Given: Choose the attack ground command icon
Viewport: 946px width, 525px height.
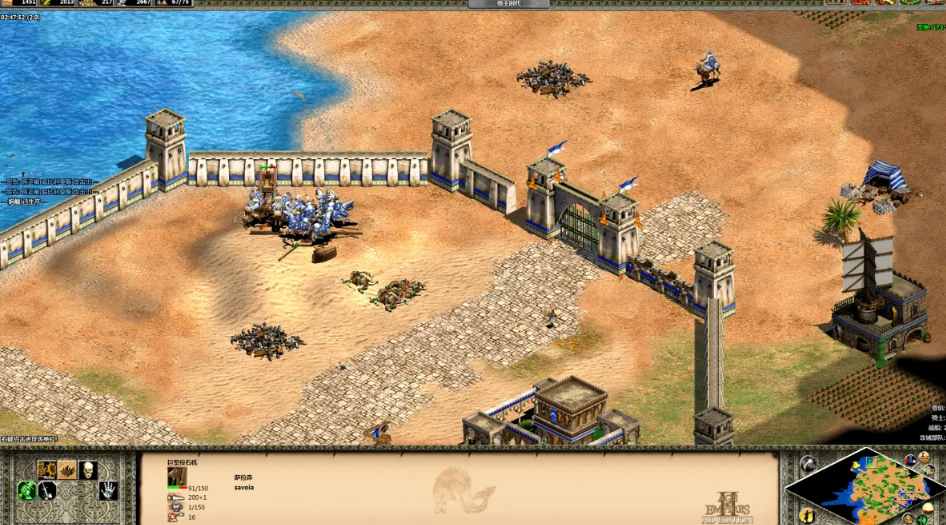Looking at the screenshot, I should (67, 470).
